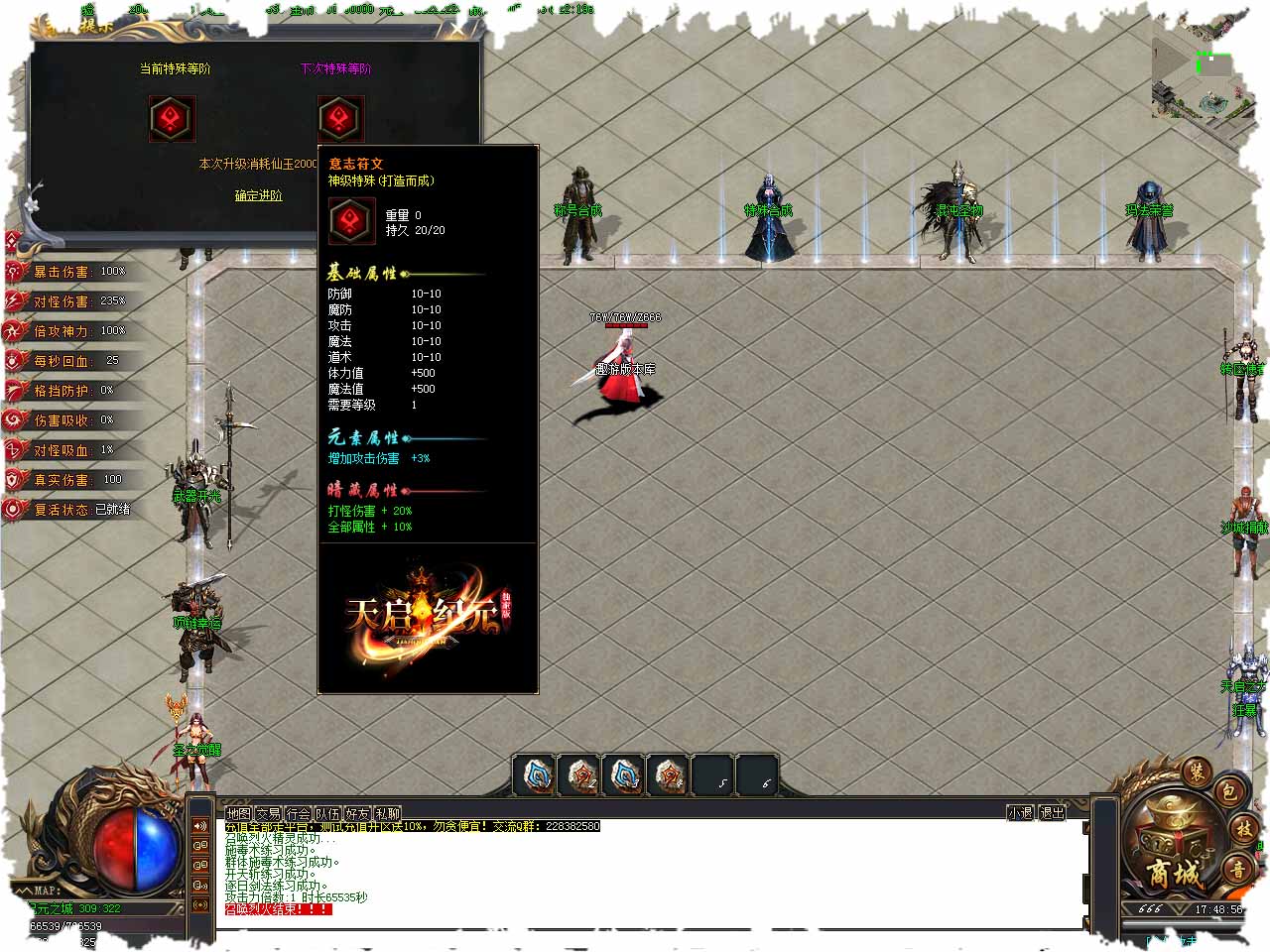Click the 小退 logout button
The height and width of the screenshot is (952, 1270).
(1021, 812)
